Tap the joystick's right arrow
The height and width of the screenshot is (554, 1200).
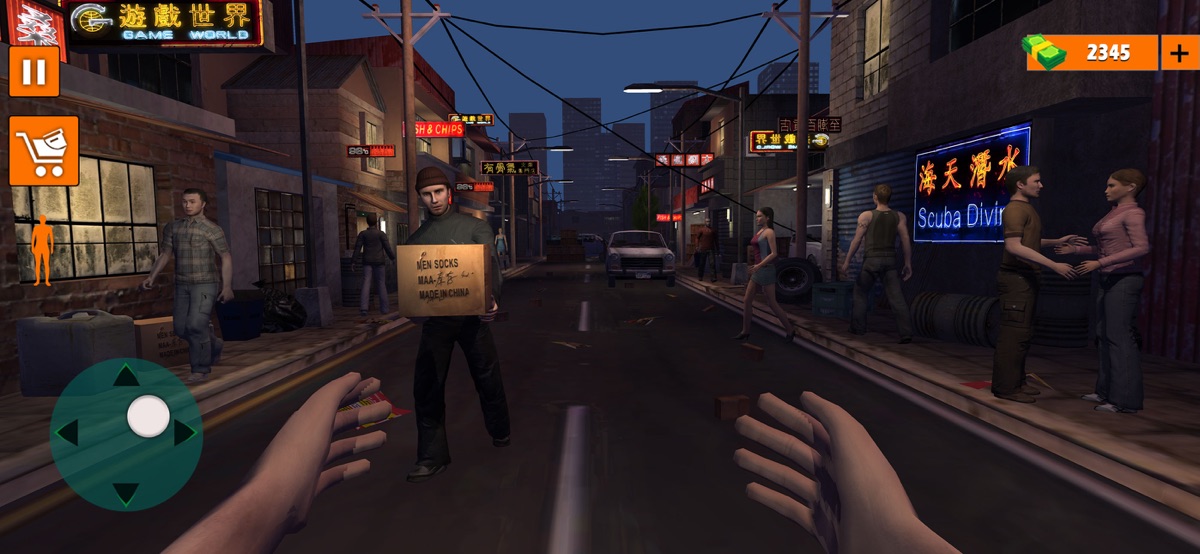pos(185,432)
